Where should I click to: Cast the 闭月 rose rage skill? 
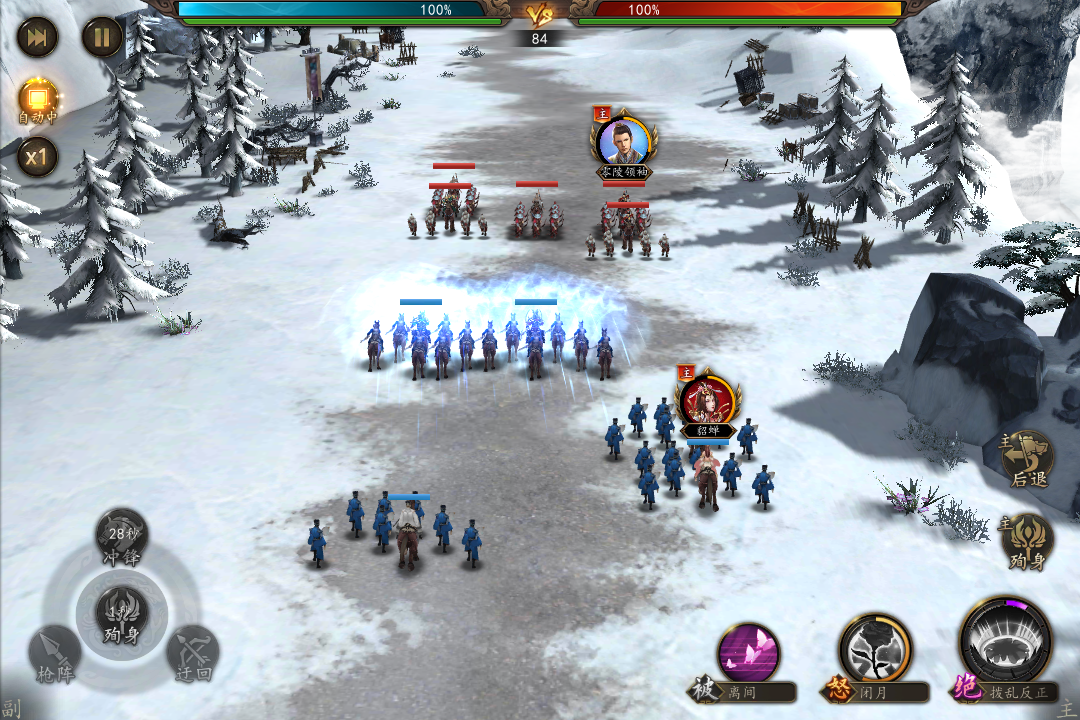point(875,650)
